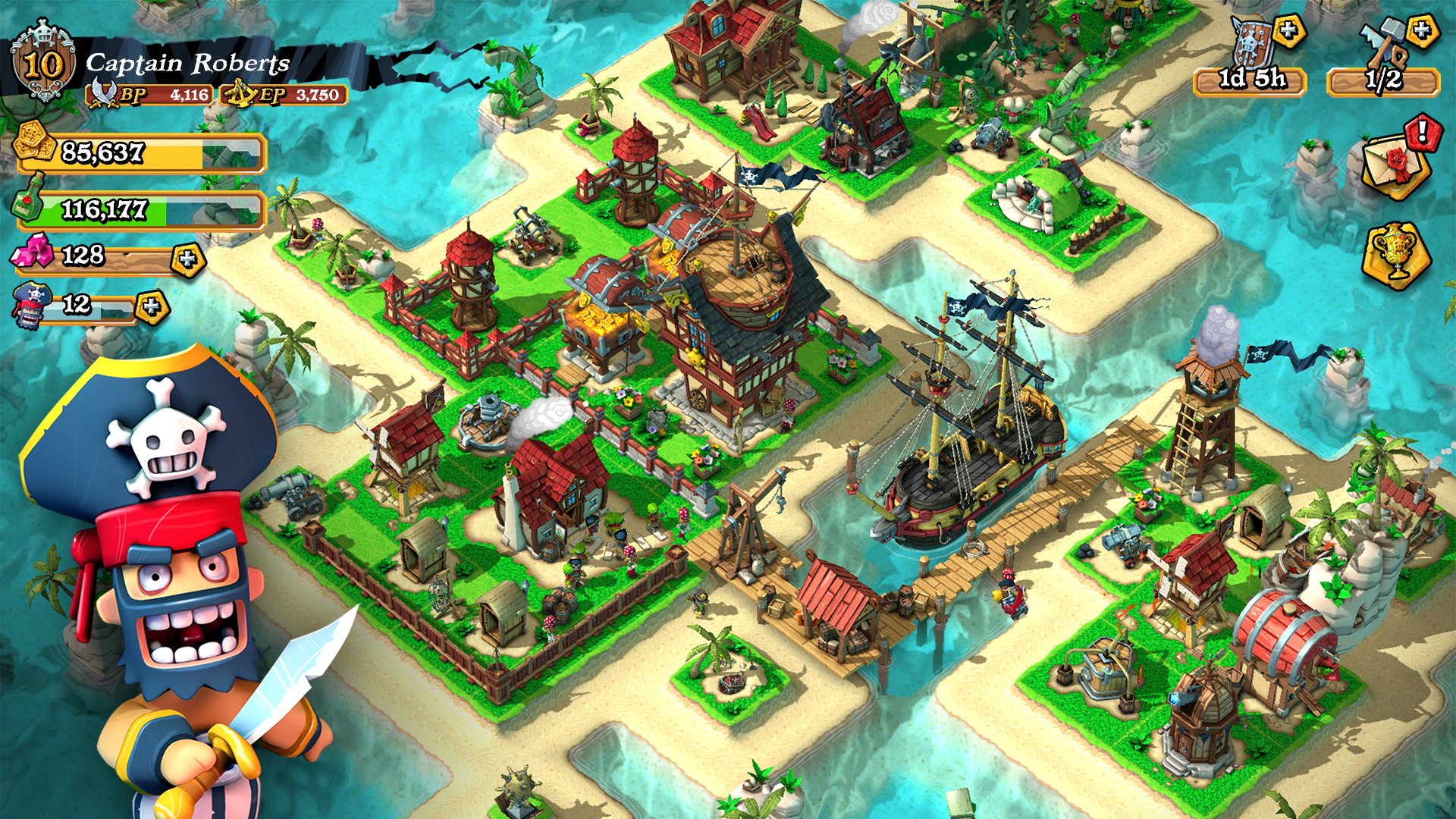1456x819 pixels.
Task: Extend the shield timer with plus button
Action: pos(1288,32)
